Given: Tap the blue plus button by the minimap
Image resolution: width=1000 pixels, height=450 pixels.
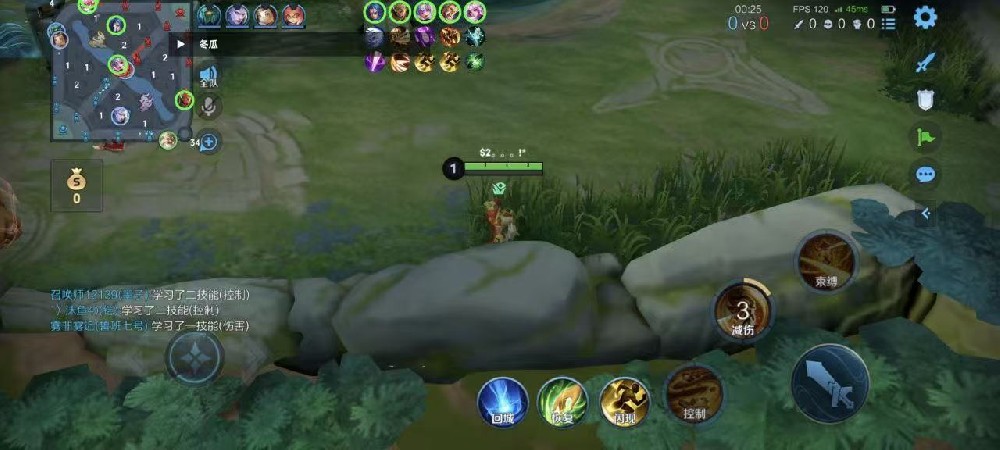Looking at the screenshot, I should (x=208, y=142).
